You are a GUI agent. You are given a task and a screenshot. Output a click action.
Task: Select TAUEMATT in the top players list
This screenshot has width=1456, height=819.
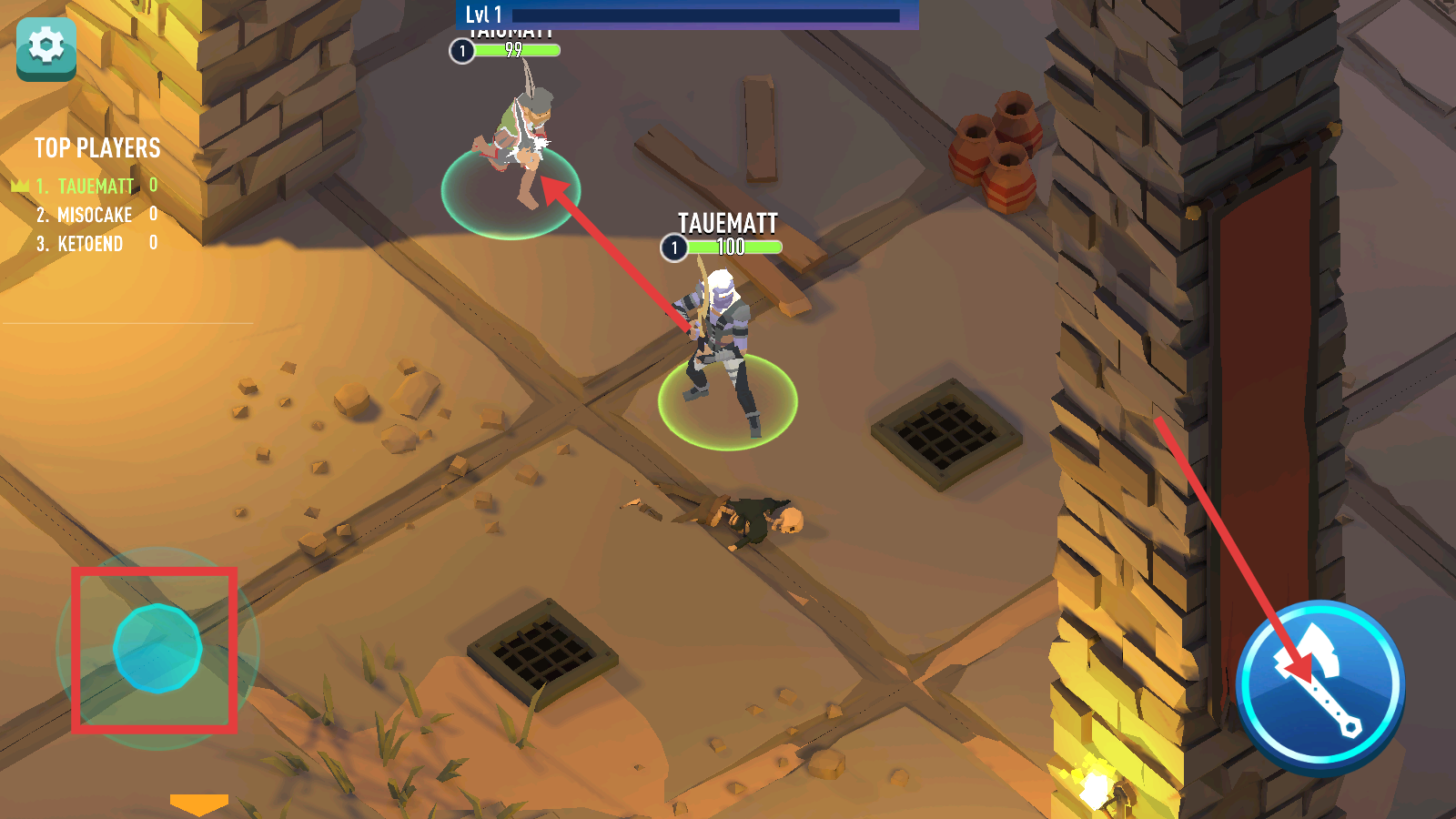coord(96,187)
